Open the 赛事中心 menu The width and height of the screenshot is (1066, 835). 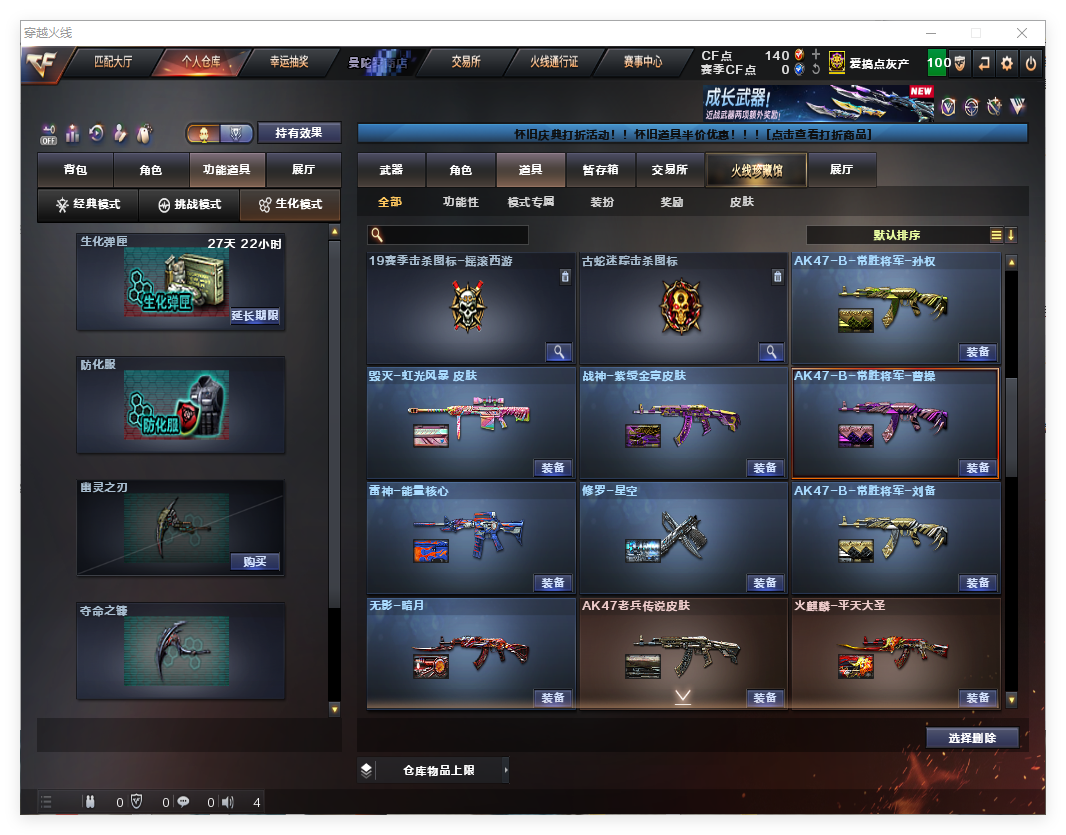[642, 62]
